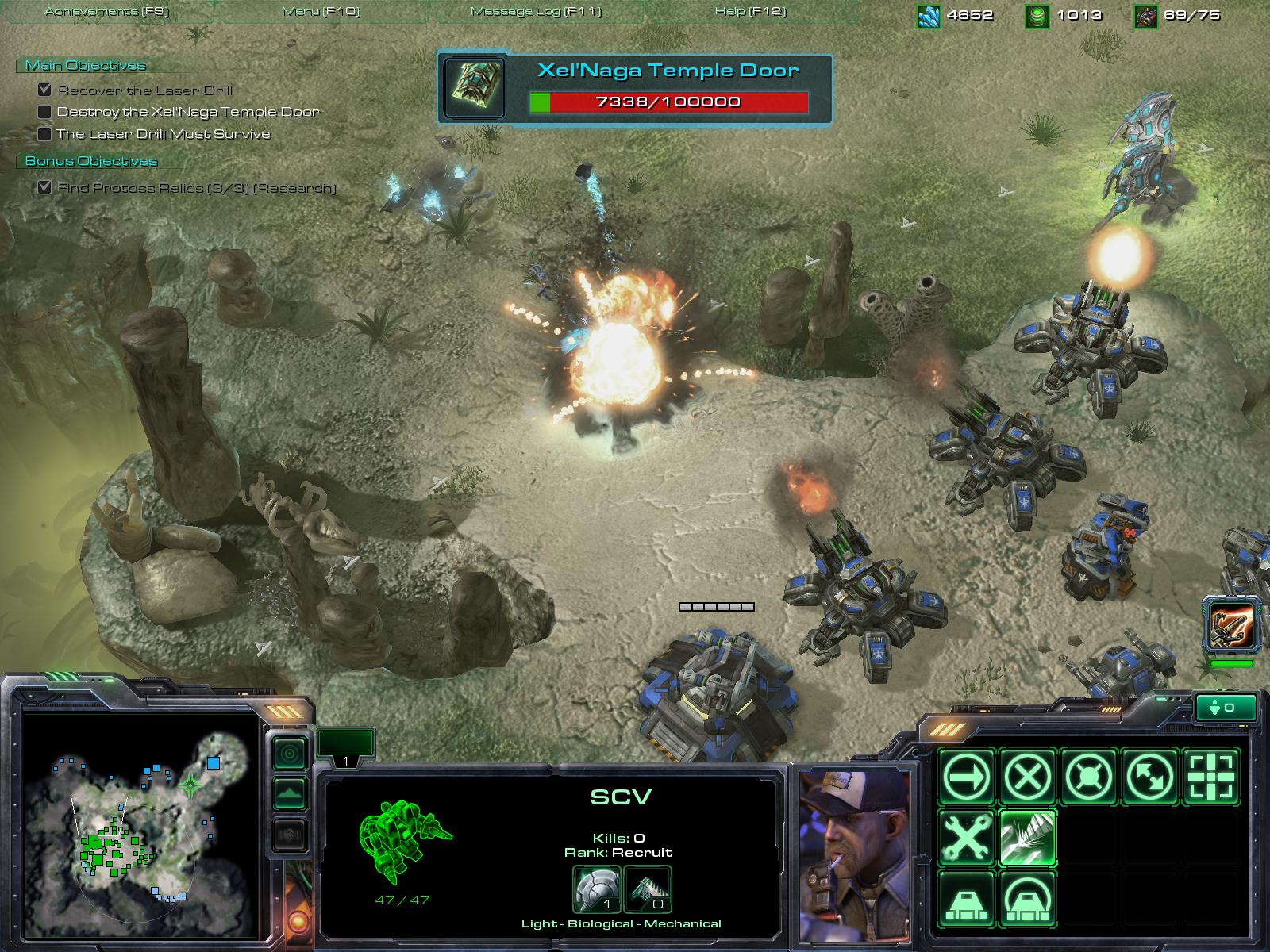This screenshot has height=952, width=1270.
Task: Click the Gather resources command icon
Action: coord(1028,837)
